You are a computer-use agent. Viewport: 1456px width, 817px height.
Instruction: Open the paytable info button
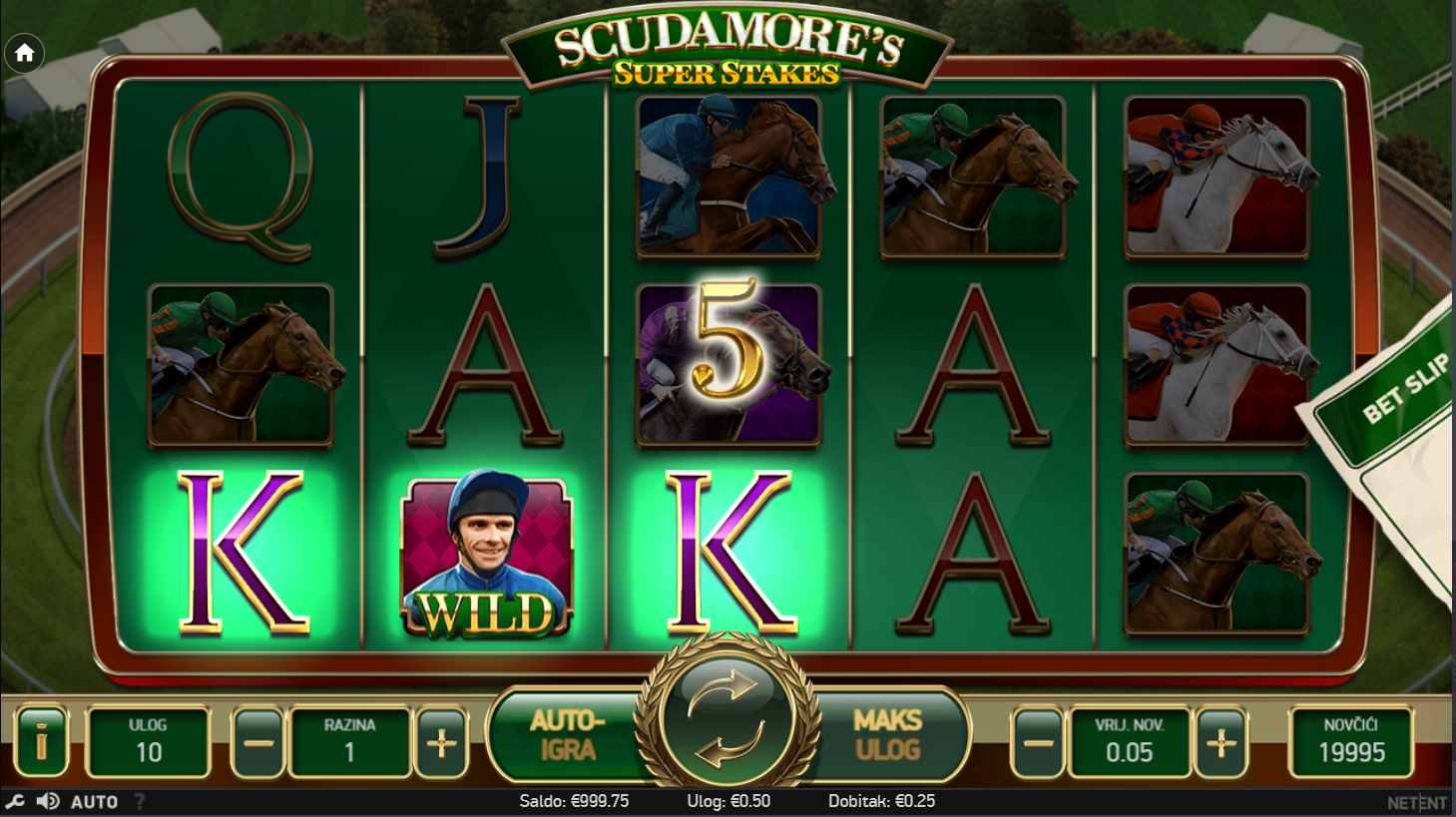41,741
